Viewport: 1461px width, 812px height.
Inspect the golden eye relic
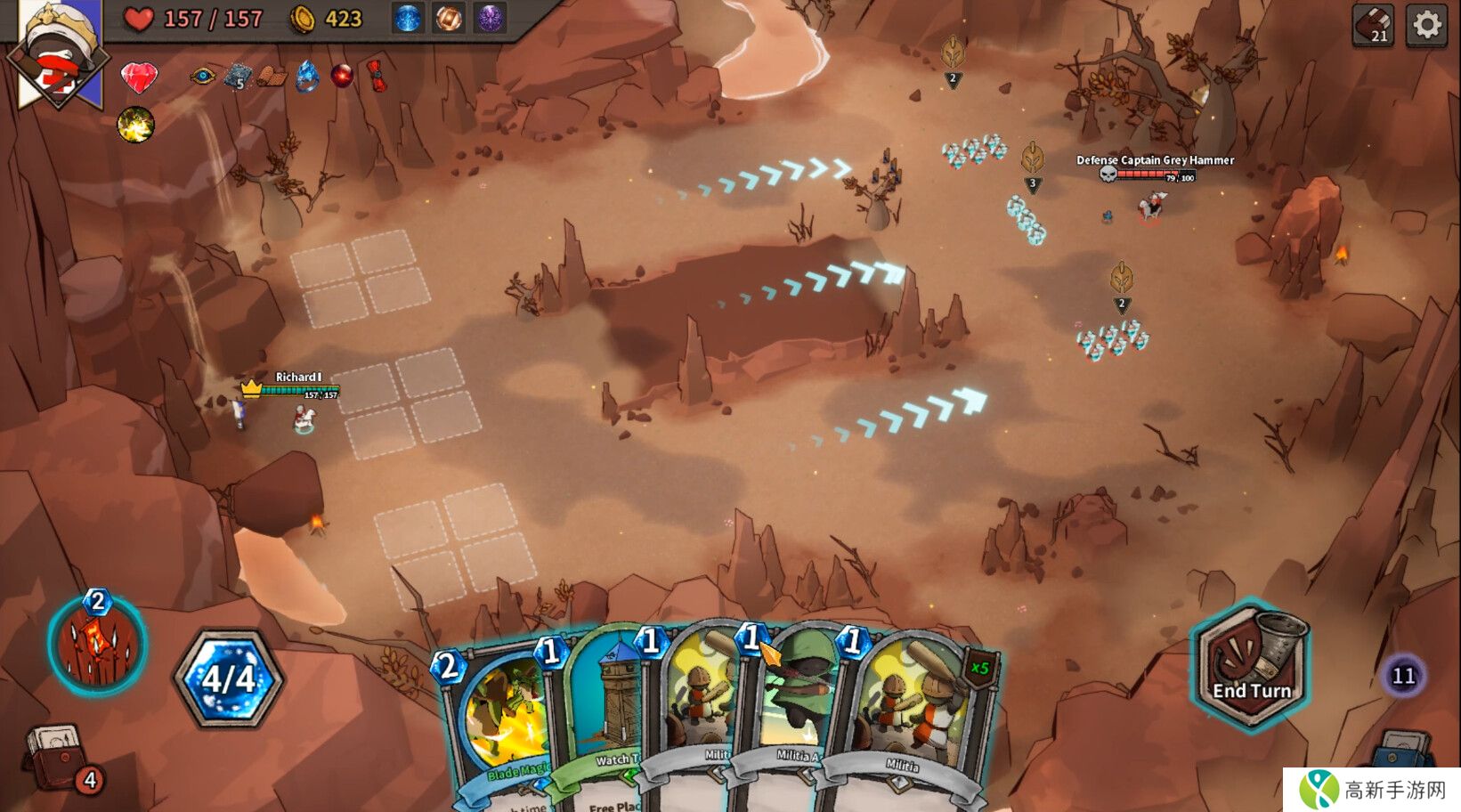pyautogui.click(x=202, y=76)
